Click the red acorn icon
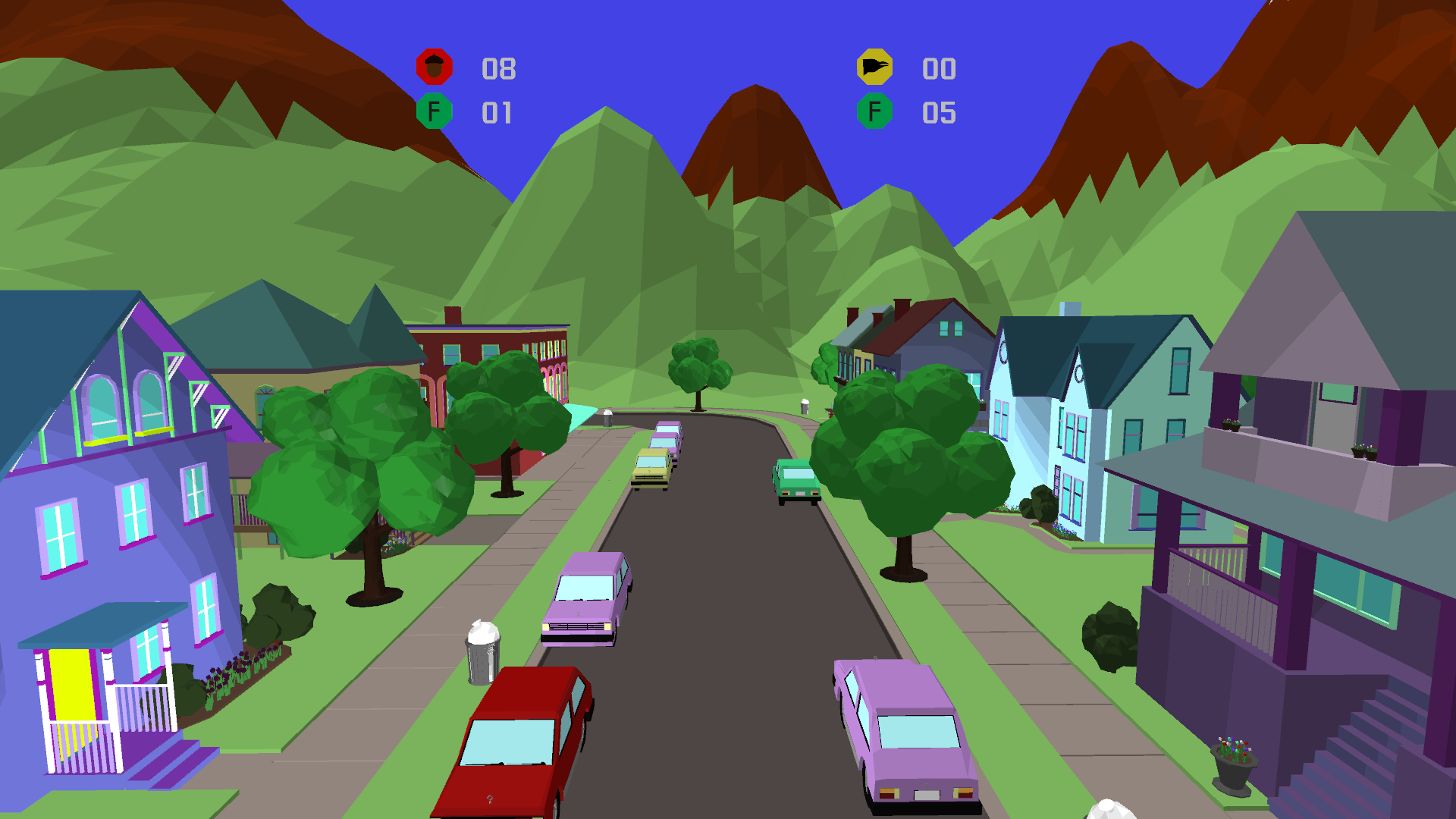The height and width of the screenshot is (819, 1456). coord(435,67)
